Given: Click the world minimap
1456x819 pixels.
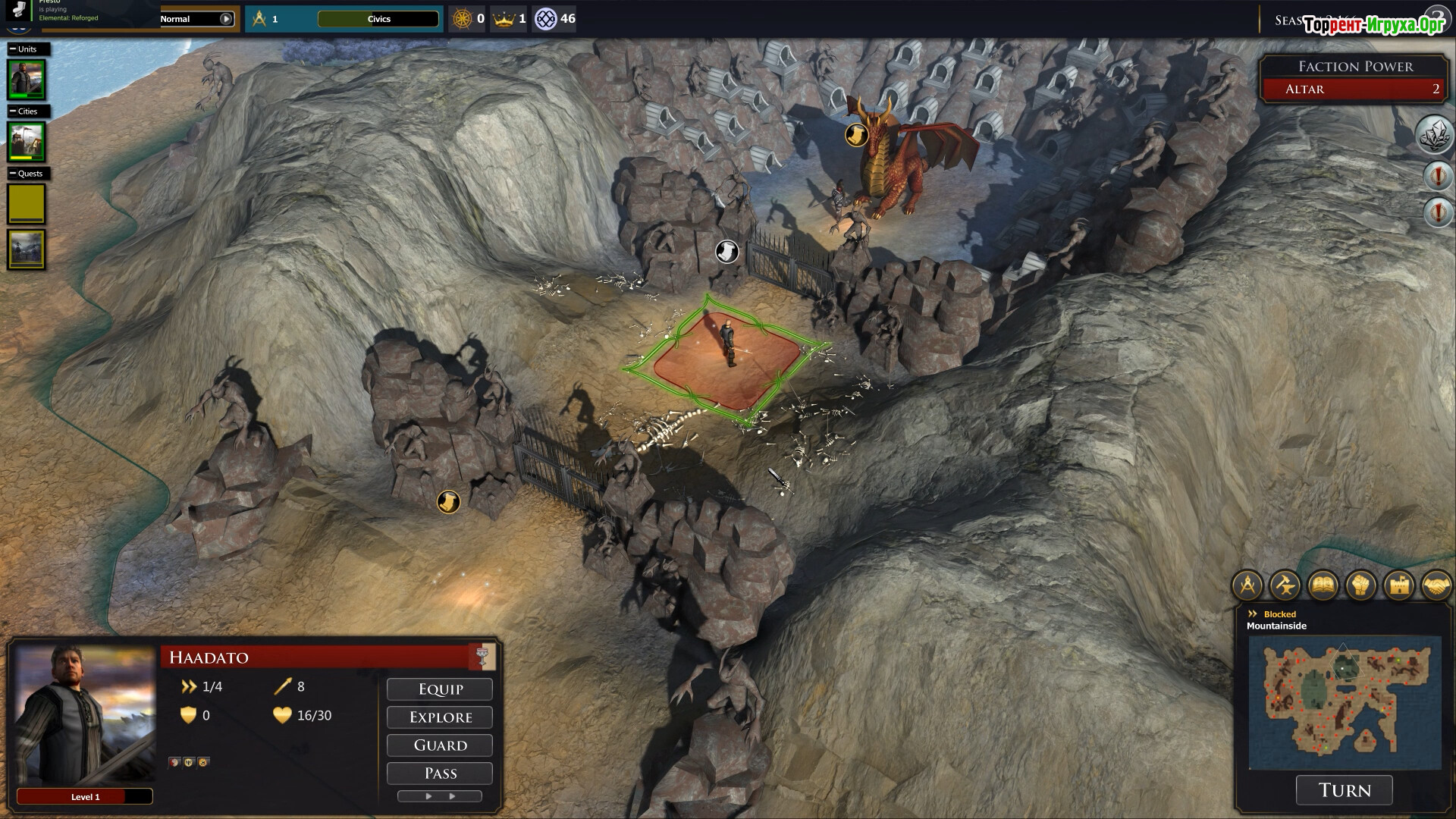Looking at the screenshot, I should [x=1345, y=702].
